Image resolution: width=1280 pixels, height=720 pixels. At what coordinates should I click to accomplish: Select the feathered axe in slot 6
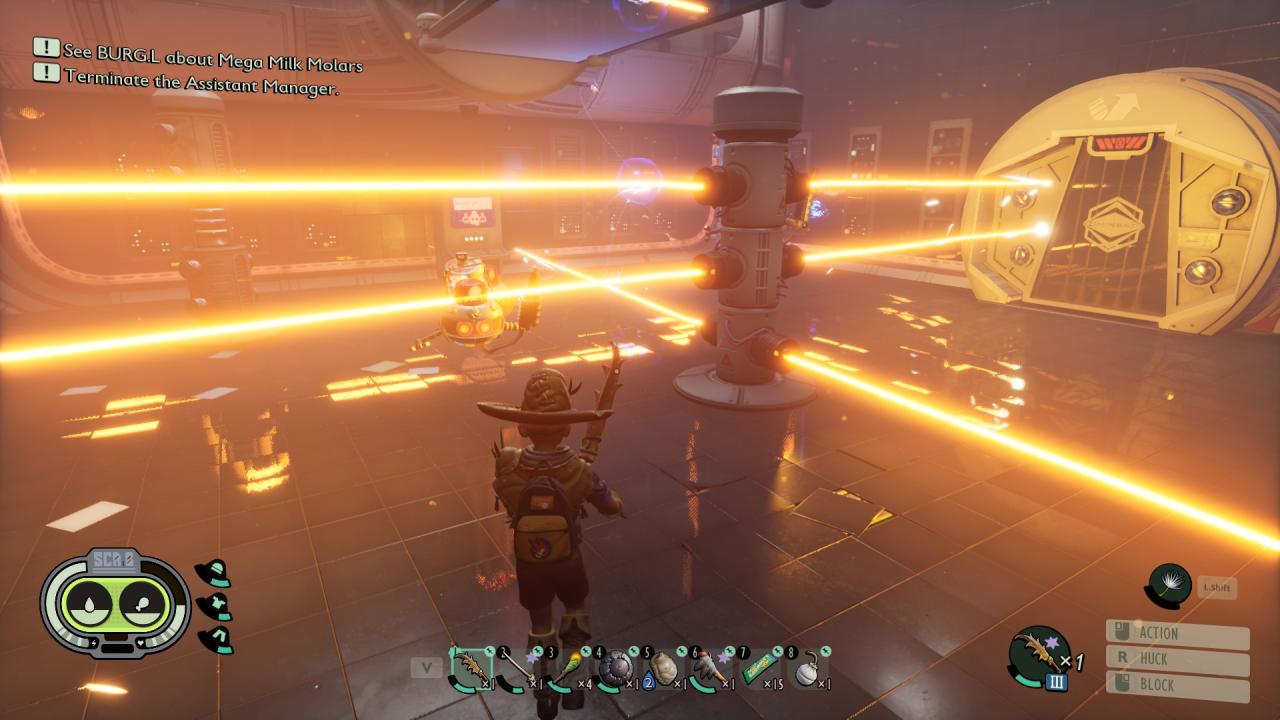(x=711, y=668)
